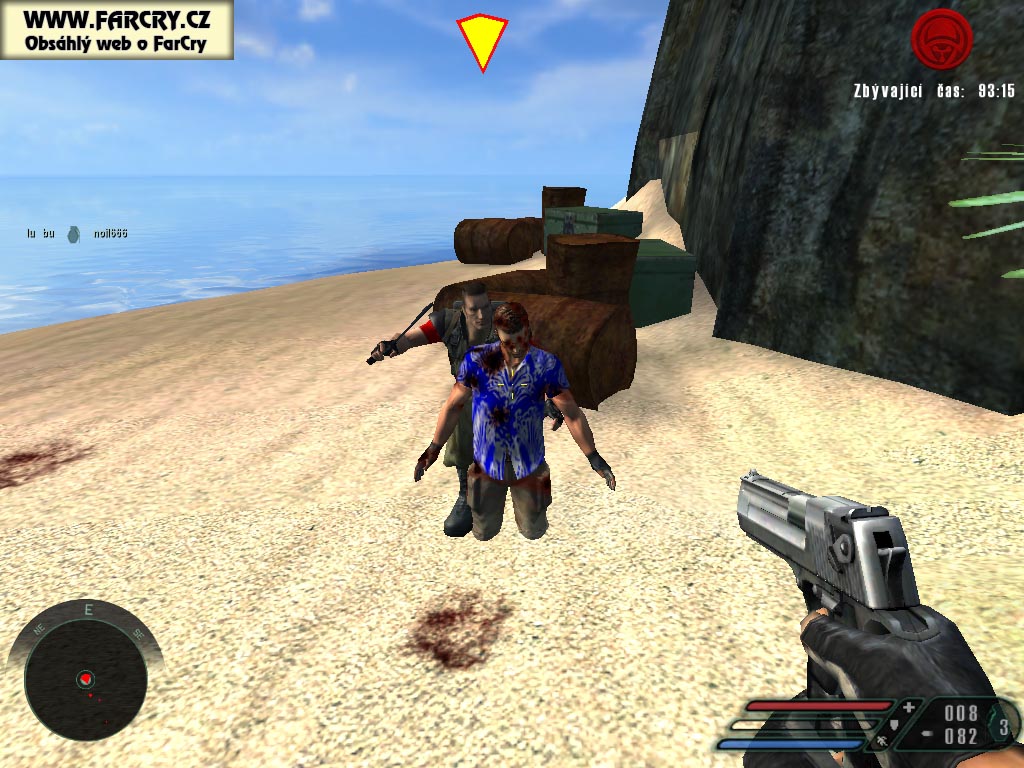Click the yellow objective arrow marker
The height and width of the screenshot is (768, 1024).
482,40
